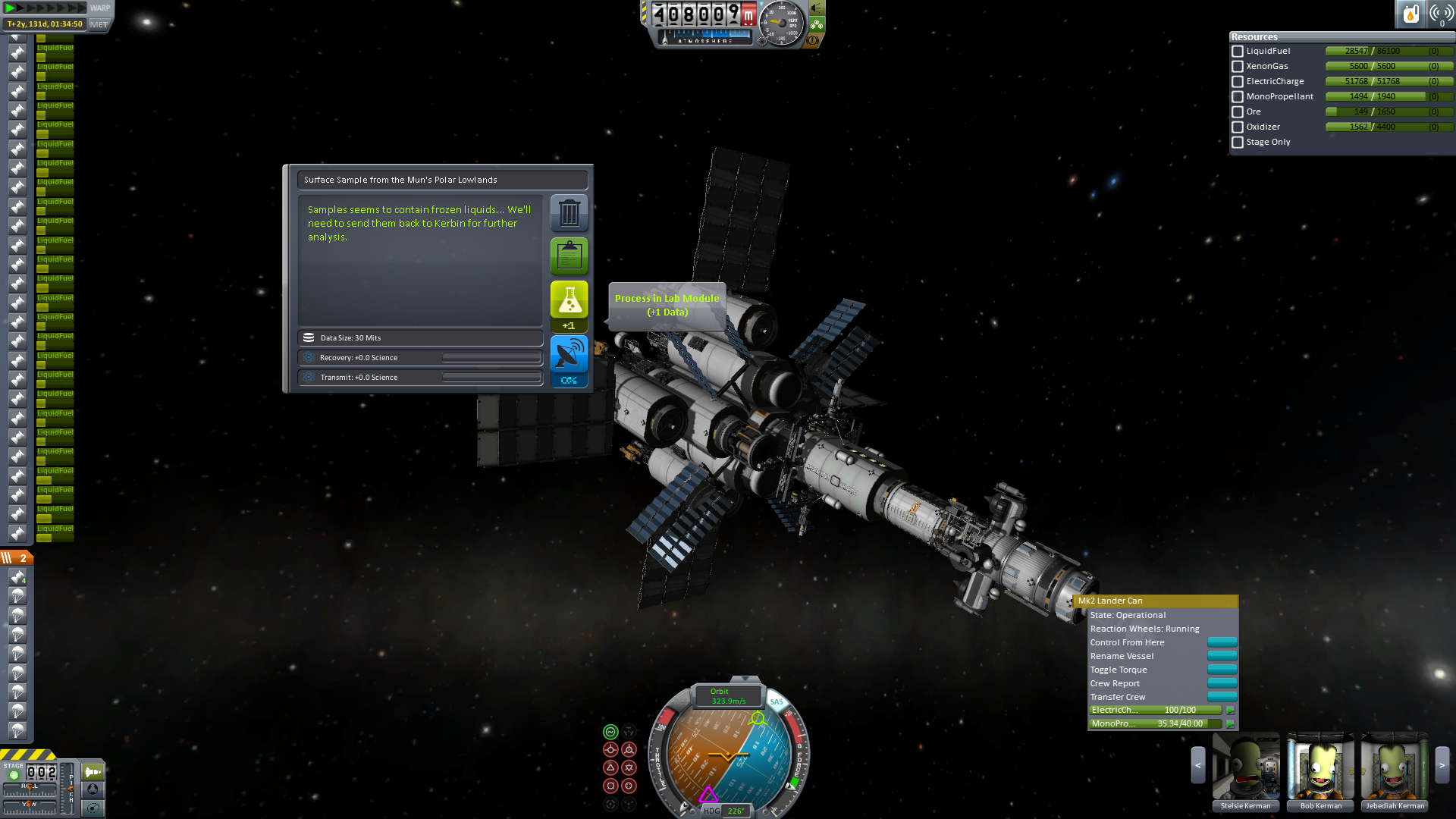Toggle the Ore resource checkbox
The image size is (1456, 819).
pos(1238,112)
